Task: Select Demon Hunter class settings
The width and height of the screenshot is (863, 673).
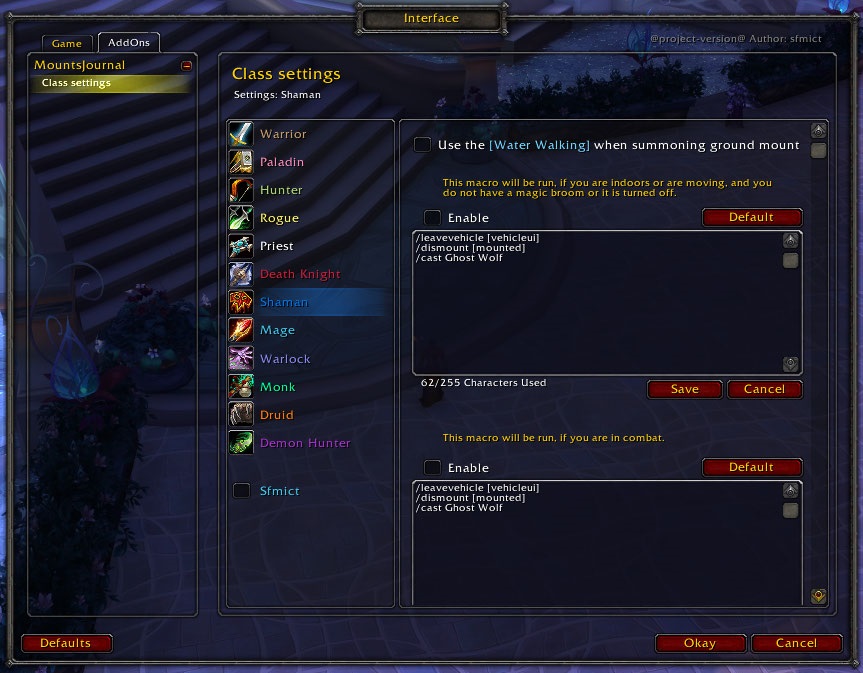Action: pos(305,443)
